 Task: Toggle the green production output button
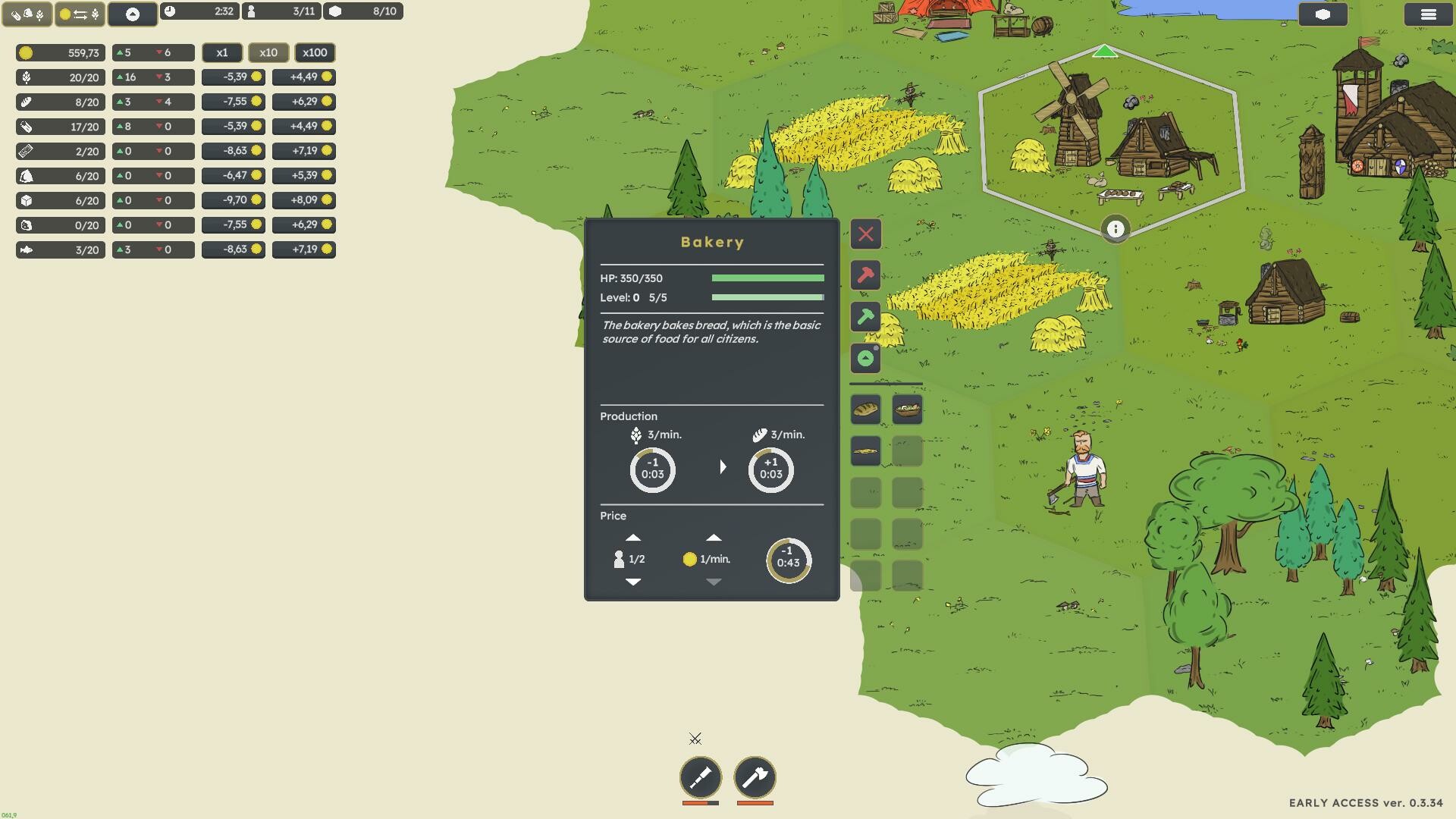pos(866,358)
